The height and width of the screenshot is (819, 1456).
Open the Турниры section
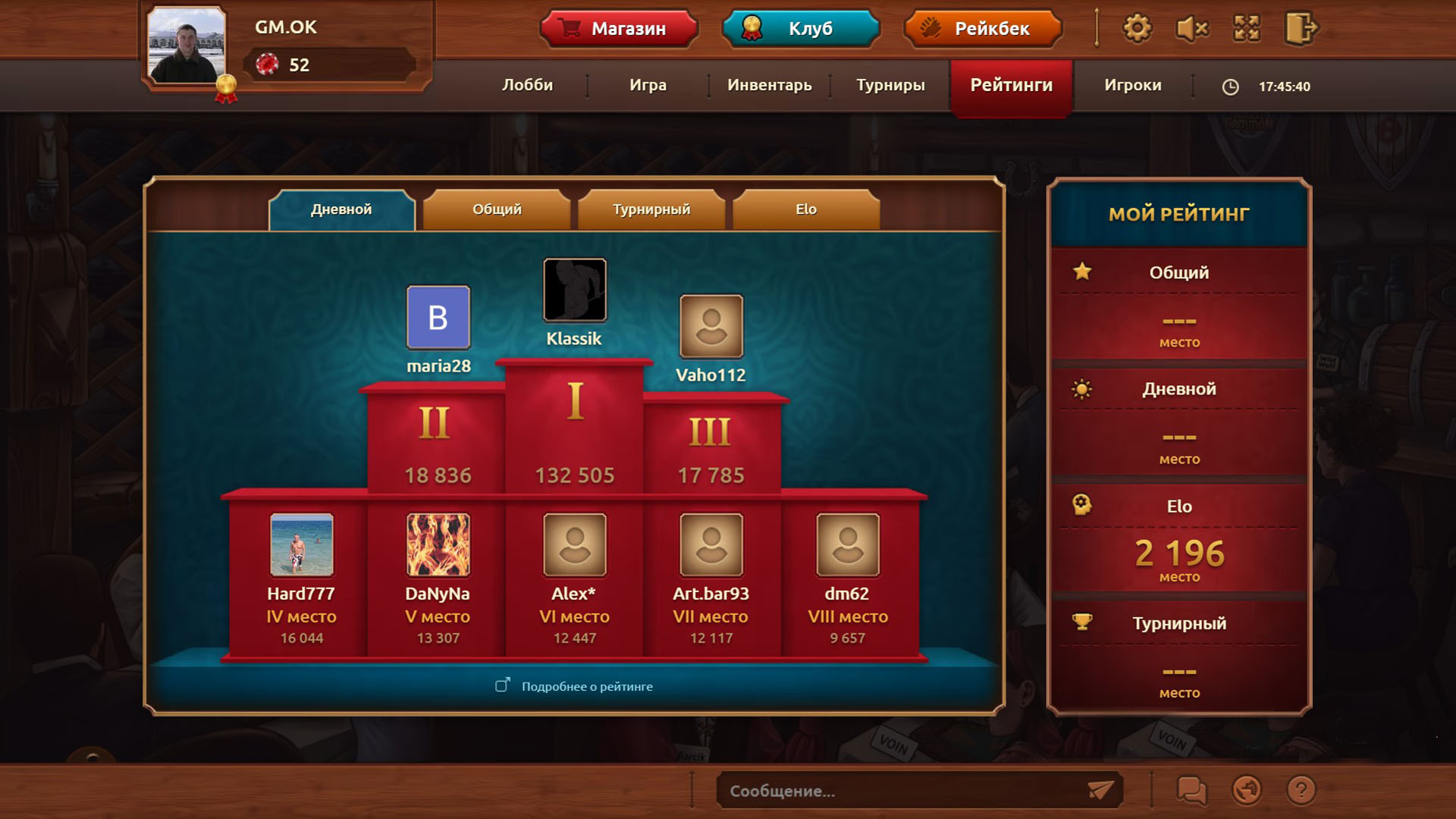(890, 86)
